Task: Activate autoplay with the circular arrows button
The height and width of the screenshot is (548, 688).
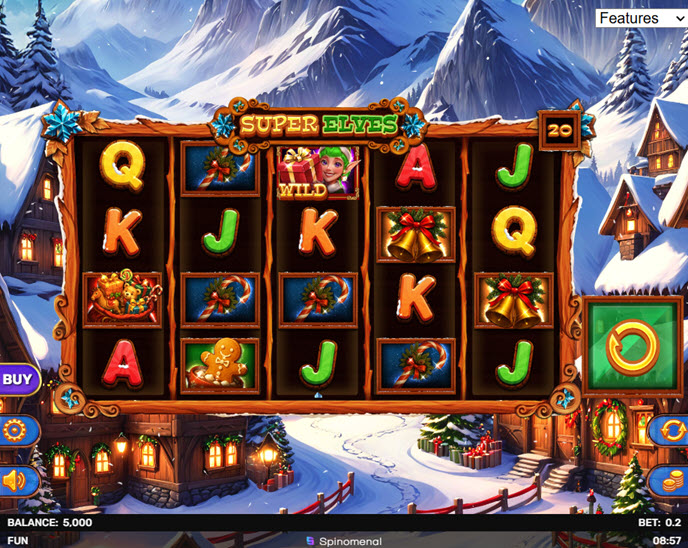Action: tap(669, 431)
